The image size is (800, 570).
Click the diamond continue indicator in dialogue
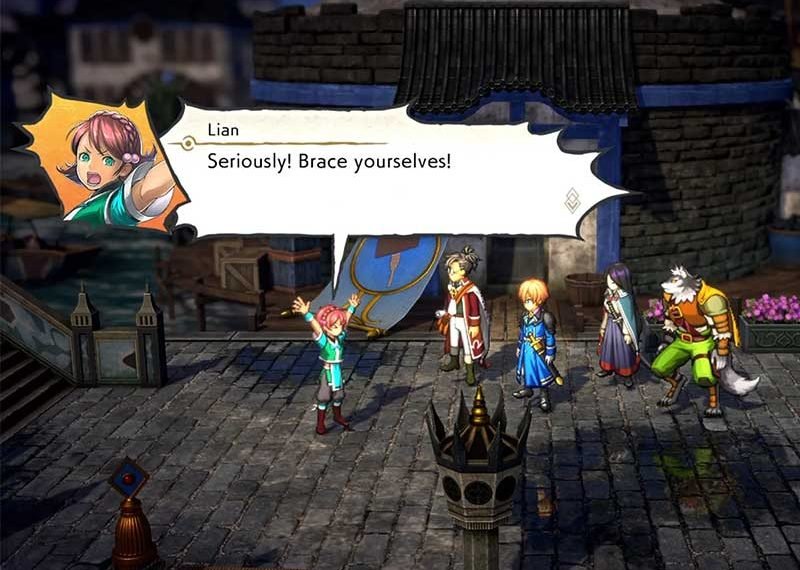coord(572,200)
